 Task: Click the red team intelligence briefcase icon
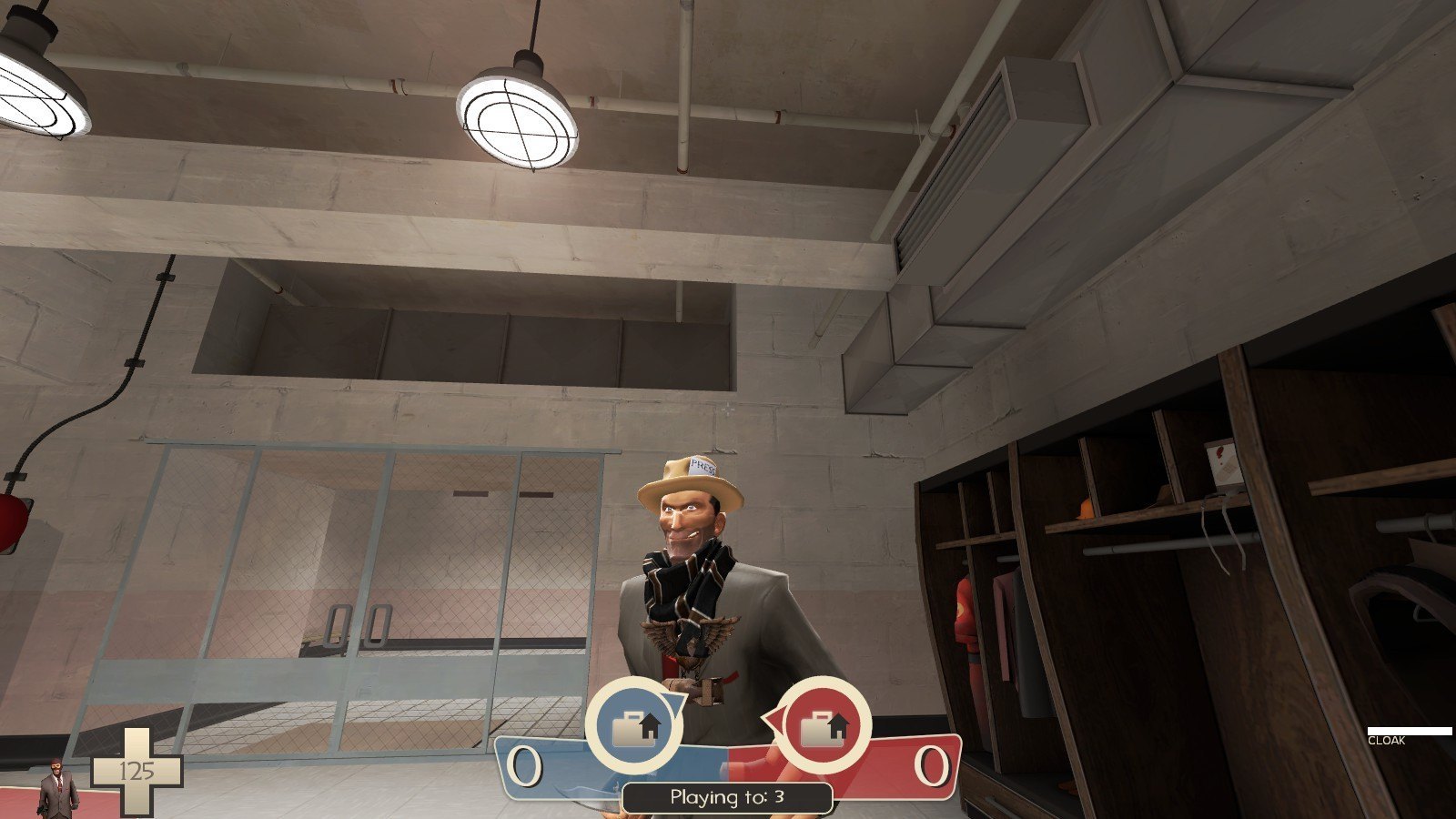[x=824, y=726]
